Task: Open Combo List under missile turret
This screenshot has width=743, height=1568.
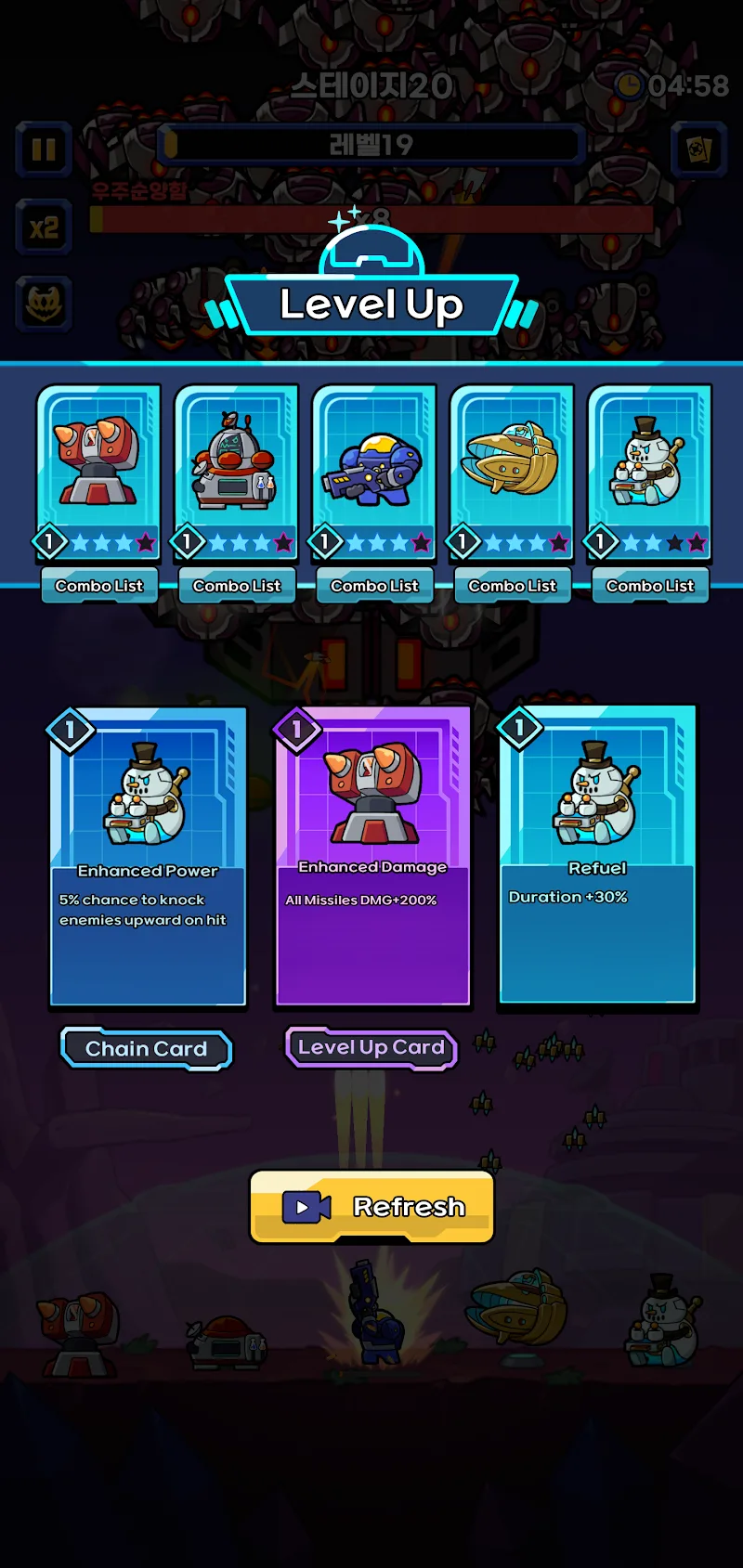Action: [99, 586]
